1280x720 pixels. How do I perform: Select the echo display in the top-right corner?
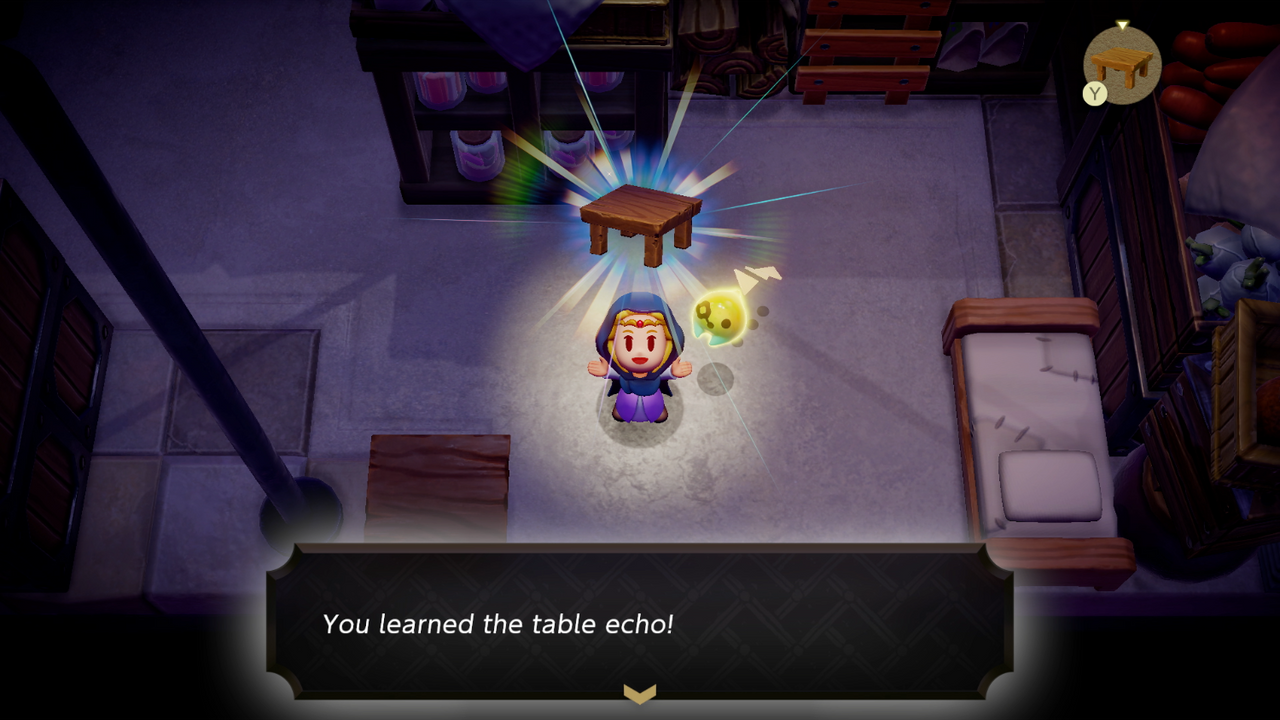click(1125, 62)
